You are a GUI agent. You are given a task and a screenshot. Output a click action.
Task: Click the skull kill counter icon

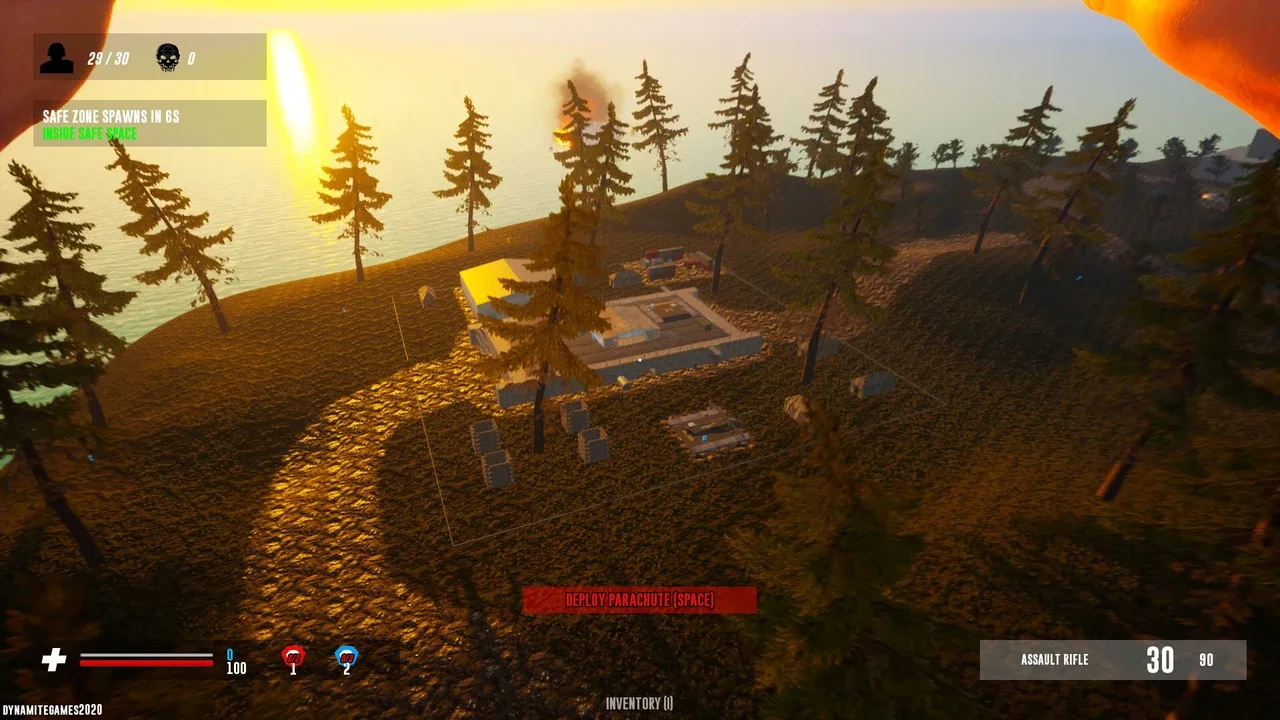[168, 58]
